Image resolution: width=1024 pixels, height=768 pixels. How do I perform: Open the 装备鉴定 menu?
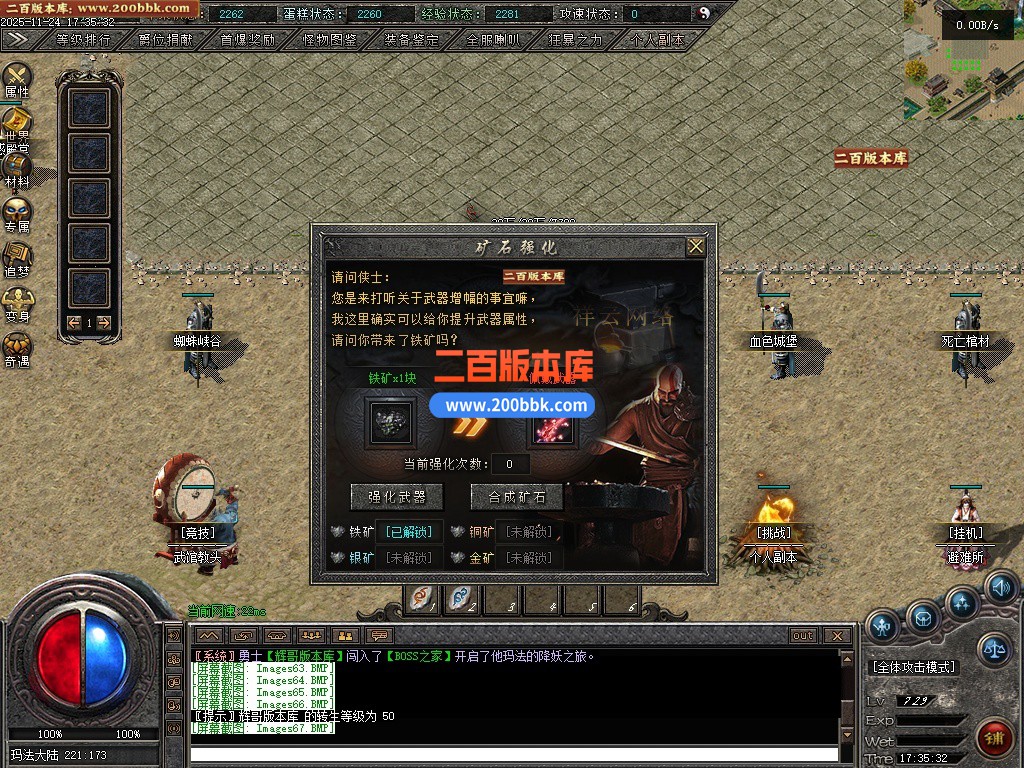tap(412, 40)
